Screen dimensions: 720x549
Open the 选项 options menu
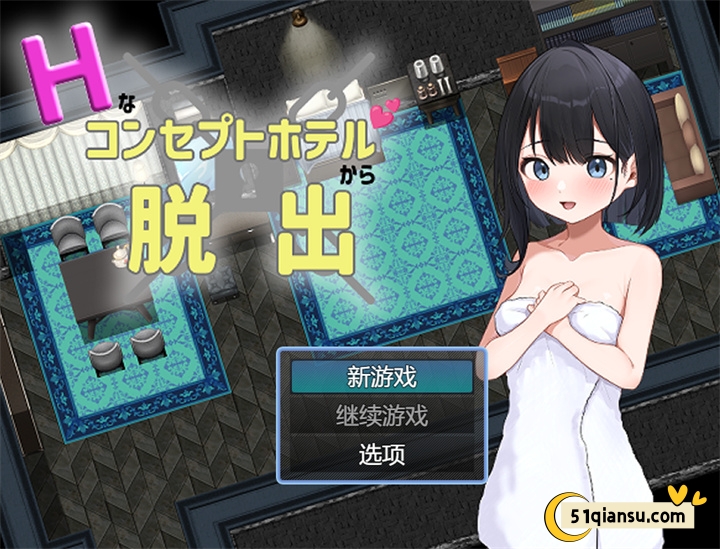pyautogui.click(x=381, y=454)
